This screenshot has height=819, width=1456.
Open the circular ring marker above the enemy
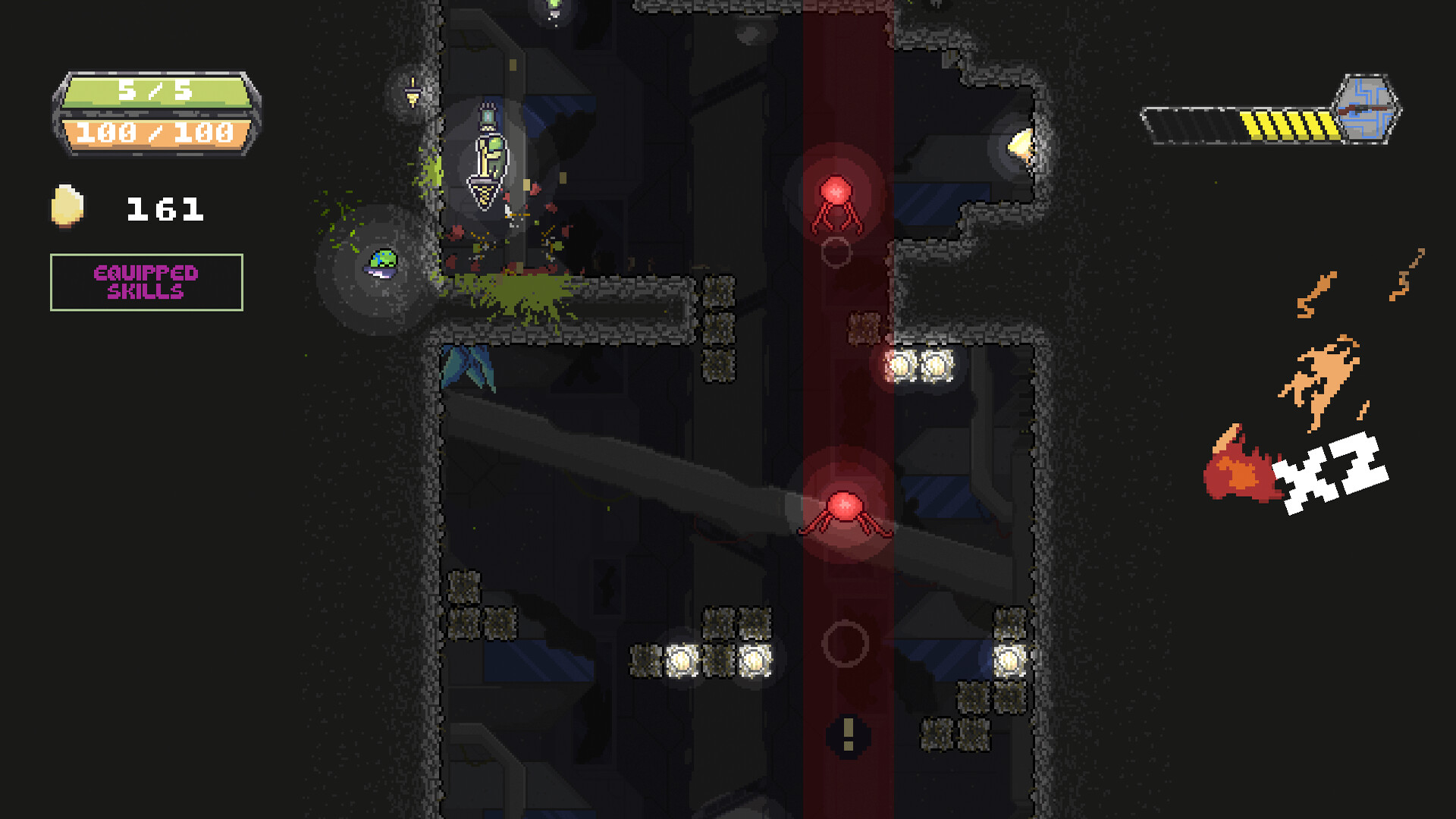tap(836, 253)
